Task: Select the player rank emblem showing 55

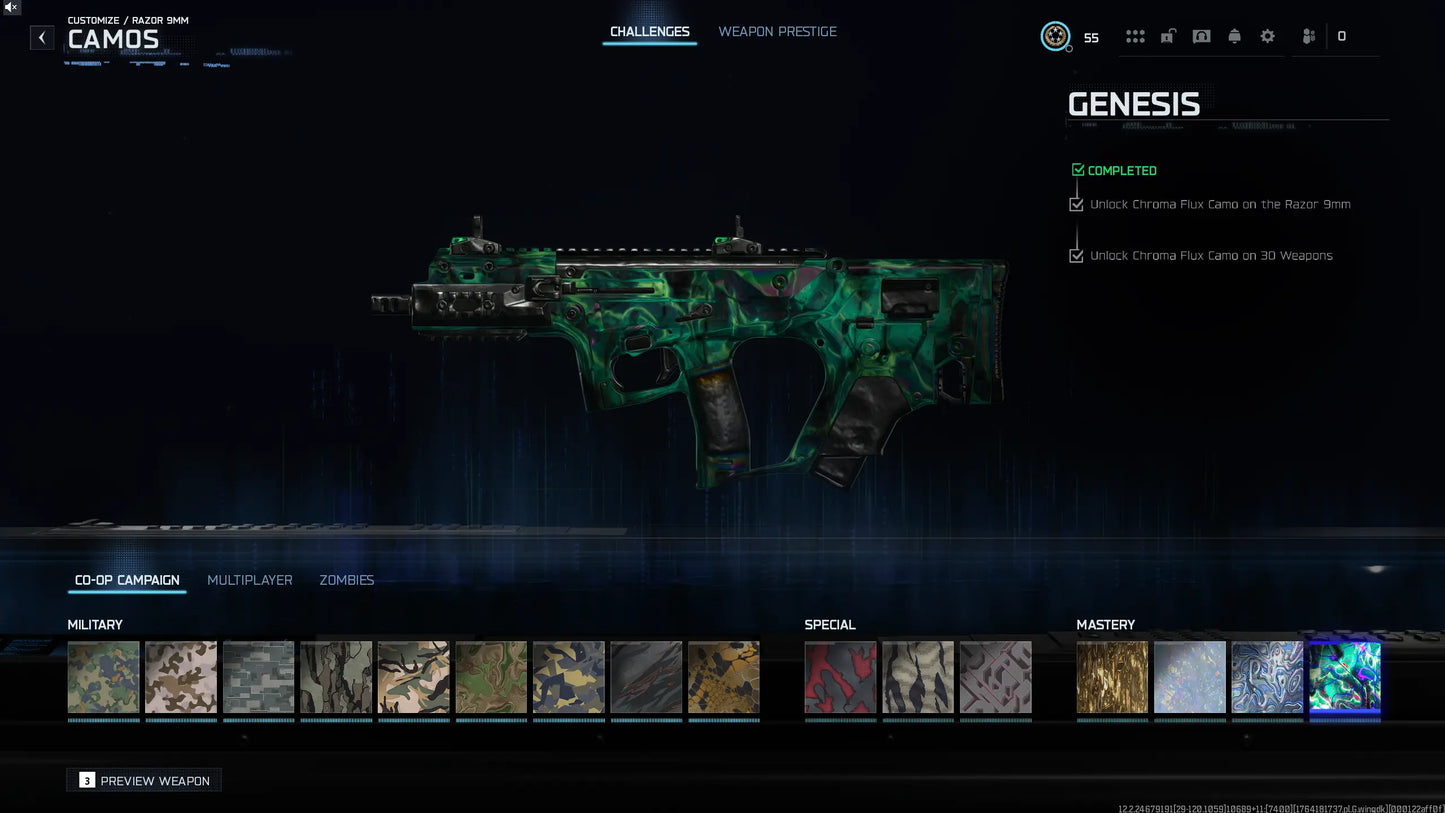Action: 1055,36
